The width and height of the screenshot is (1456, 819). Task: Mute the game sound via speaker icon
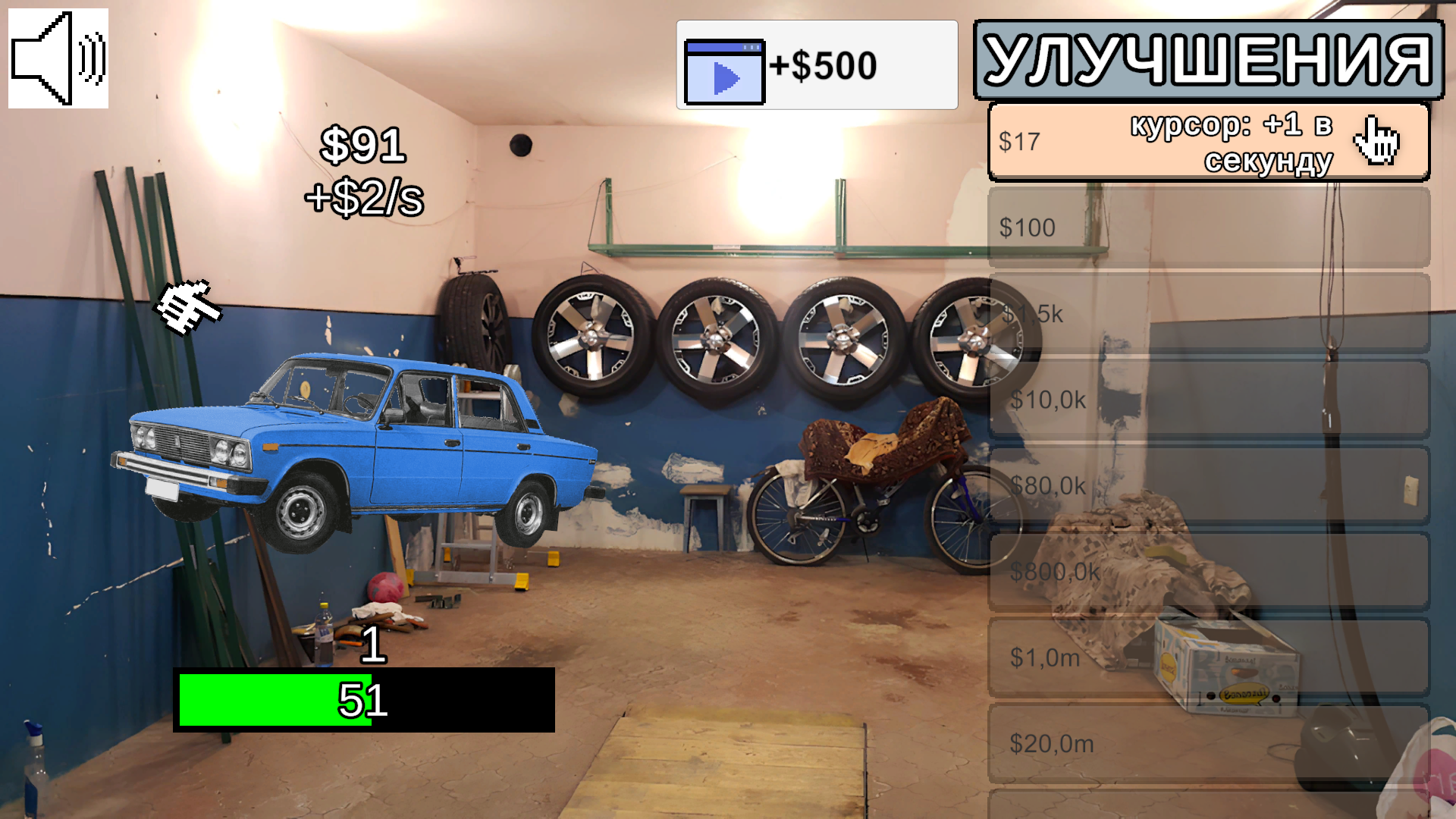click(58, 59)
